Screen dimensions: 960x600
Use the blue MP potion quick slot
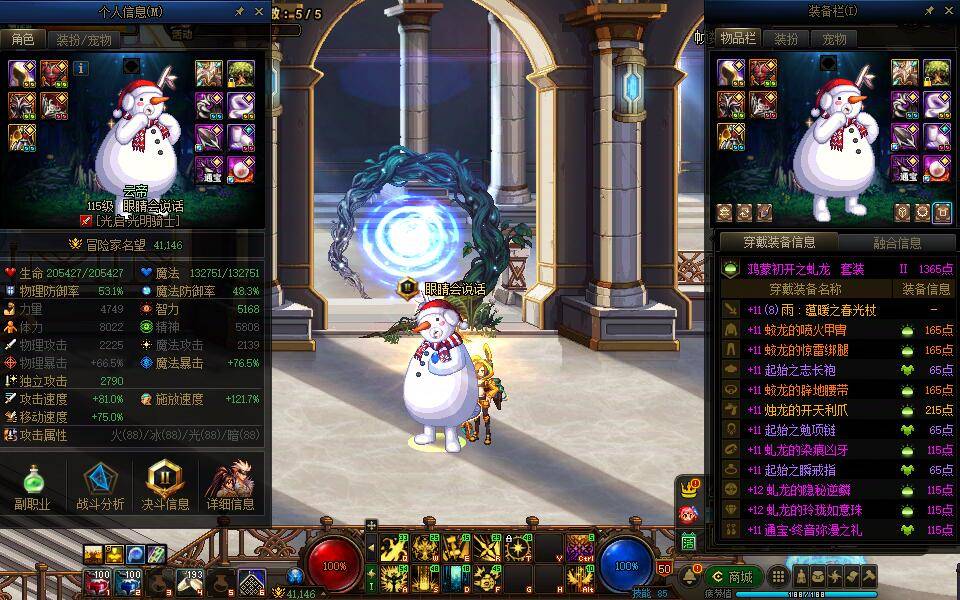129,579
